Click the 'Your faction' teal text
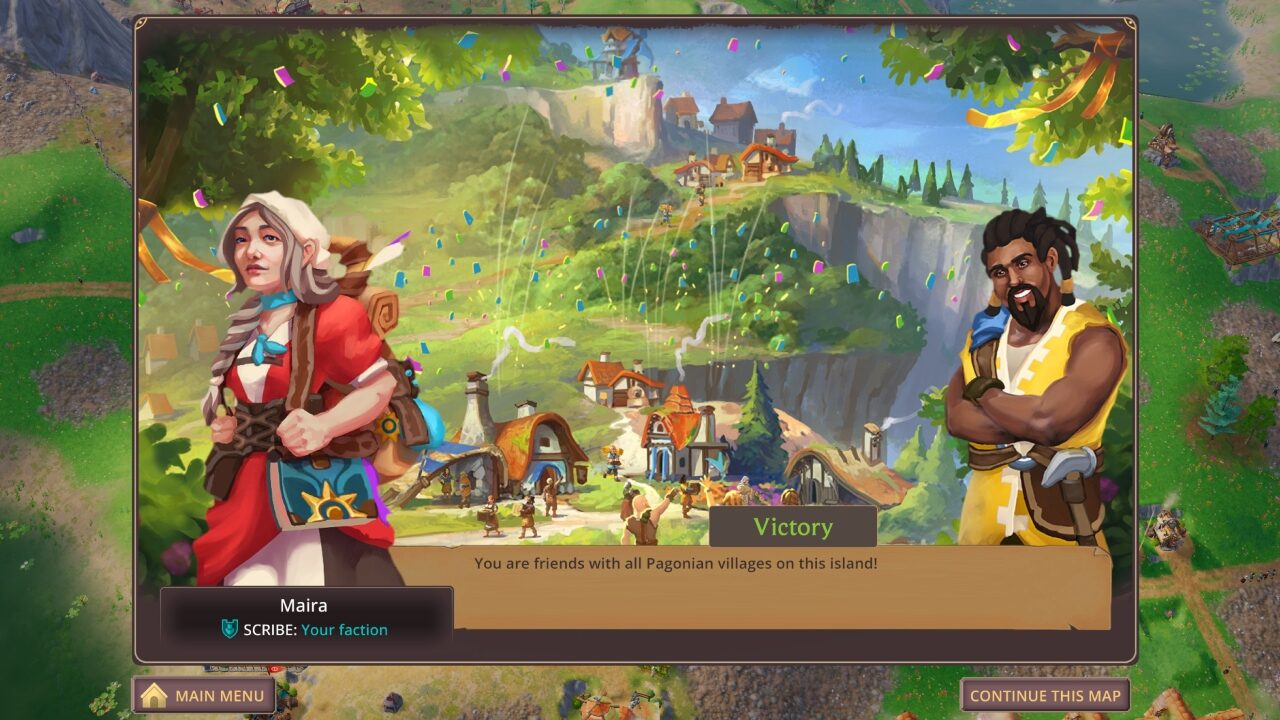1280x720 pixels. coord(346,630)
